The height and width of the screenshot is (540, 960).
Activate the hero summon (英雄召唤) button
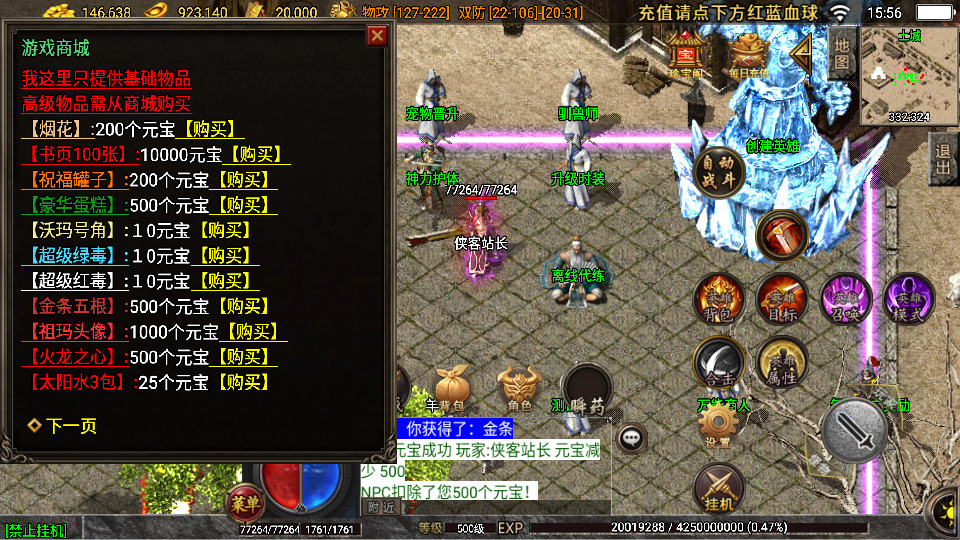845,299
